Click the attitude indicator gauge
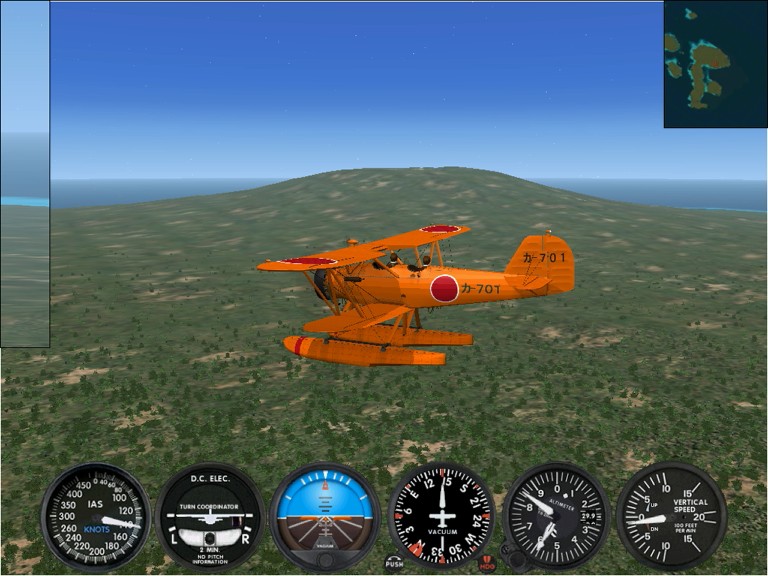This screenshot has width=768, height=576. [325, 516]
